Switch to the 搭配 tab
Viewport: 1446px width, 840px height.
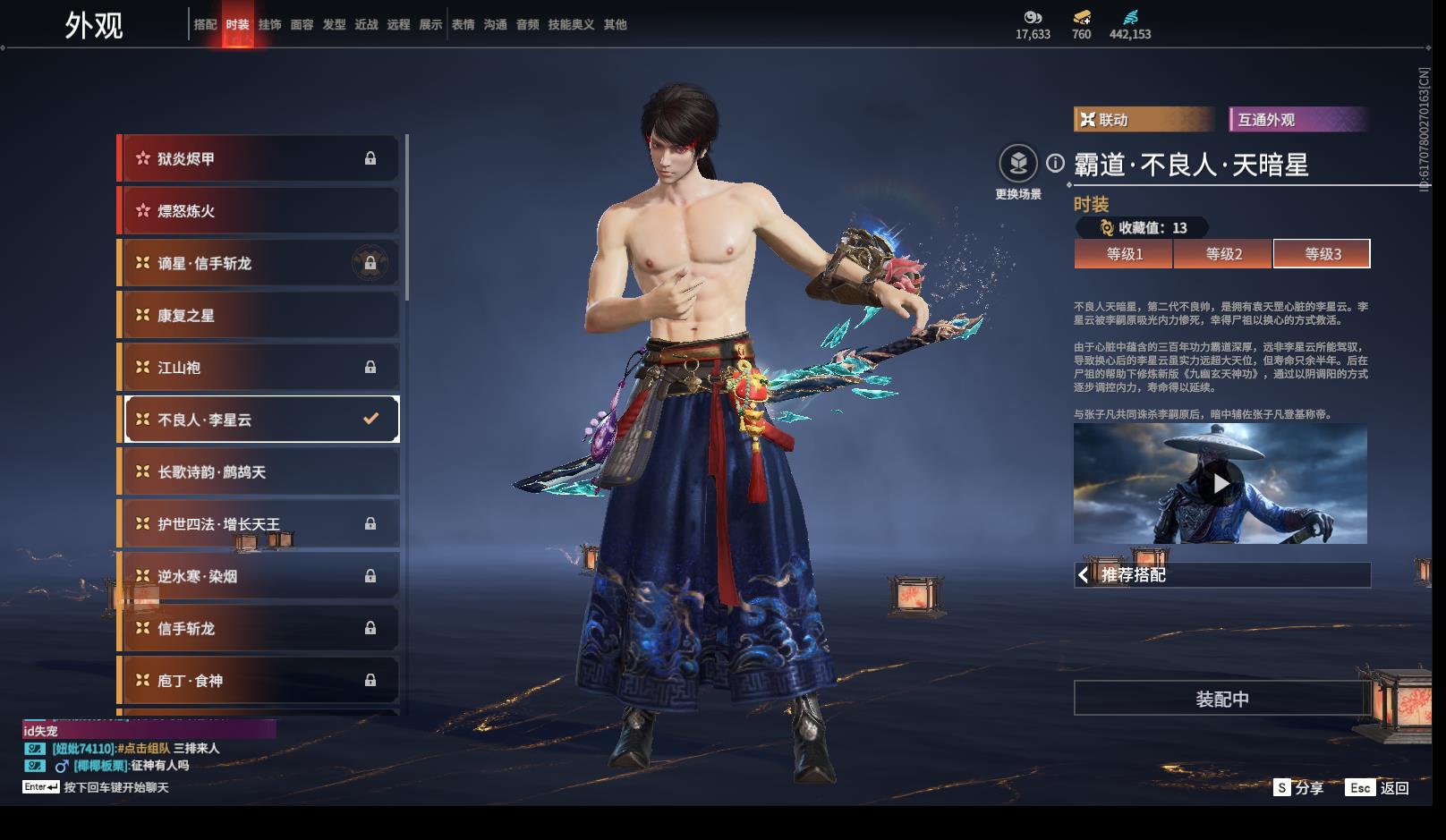(x=205, y=25)
